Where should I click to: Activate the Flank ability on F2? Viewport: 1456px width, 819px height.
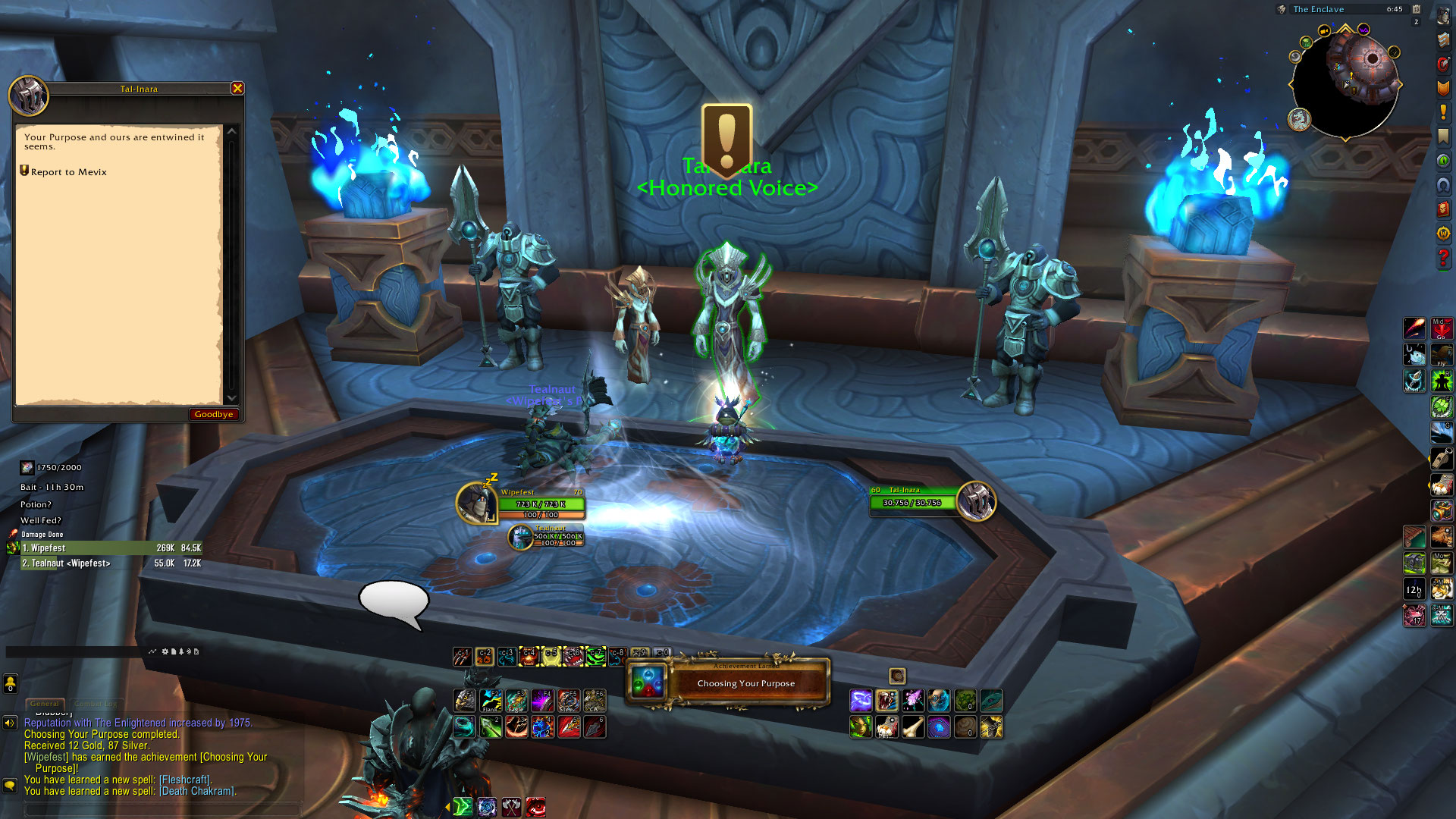coord(491,700)
